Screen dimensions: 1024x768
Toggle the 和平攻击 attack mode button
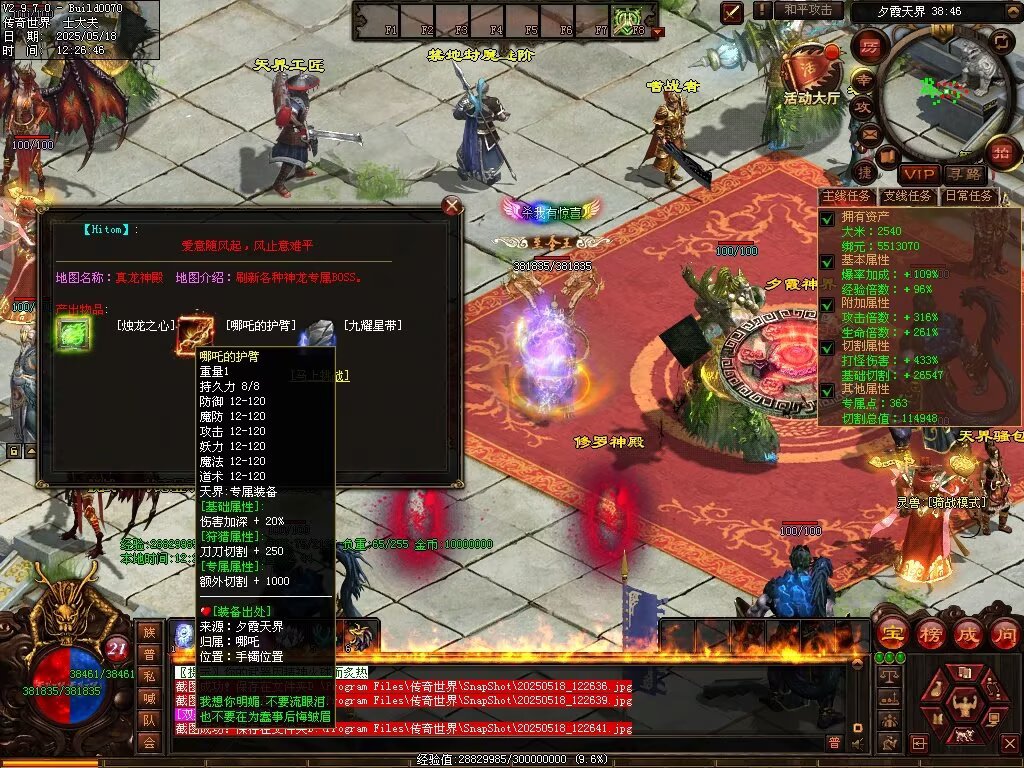pos(808,10)
